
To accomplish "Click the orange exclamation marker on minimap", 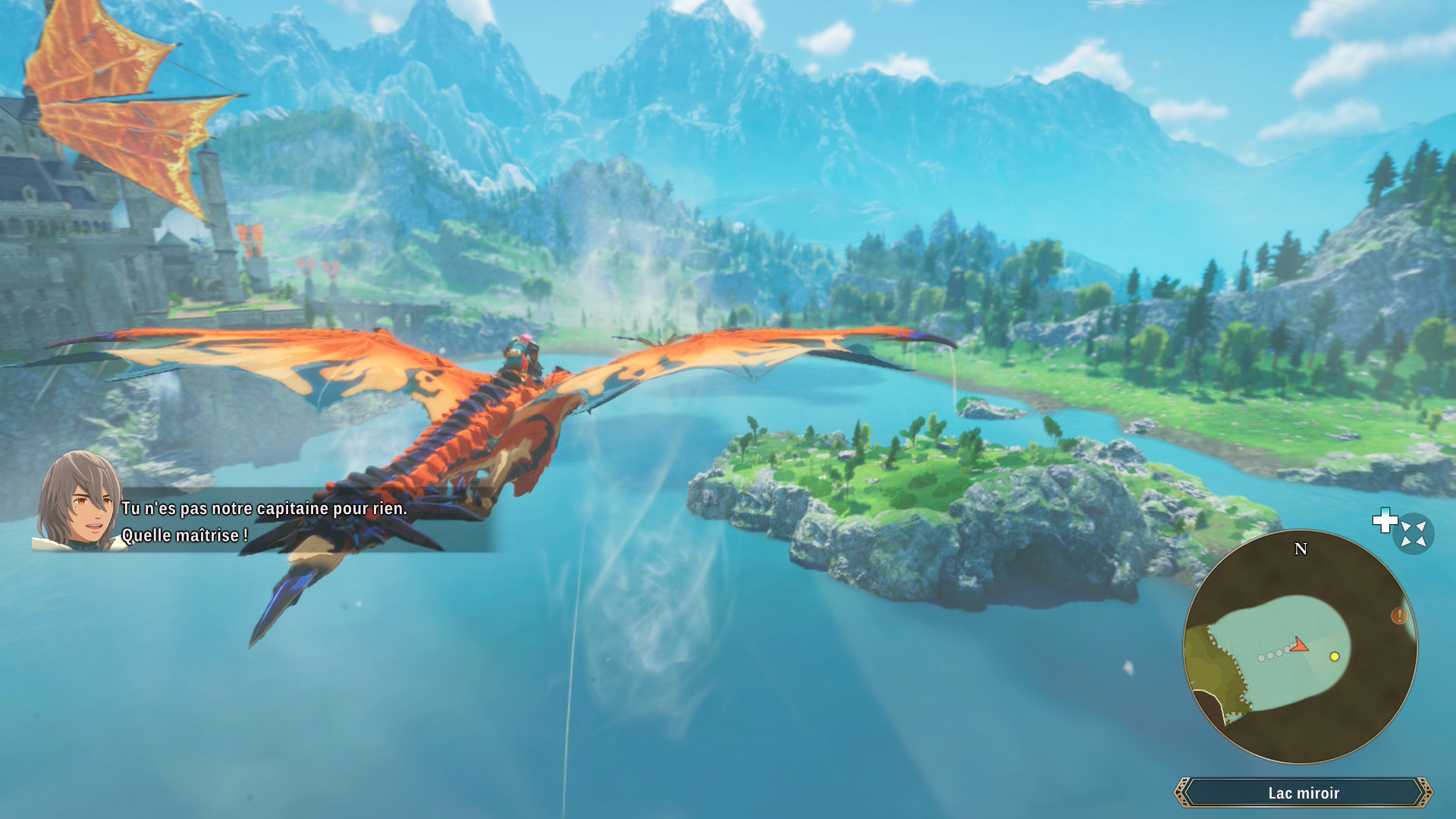I will click(1399, 616).
